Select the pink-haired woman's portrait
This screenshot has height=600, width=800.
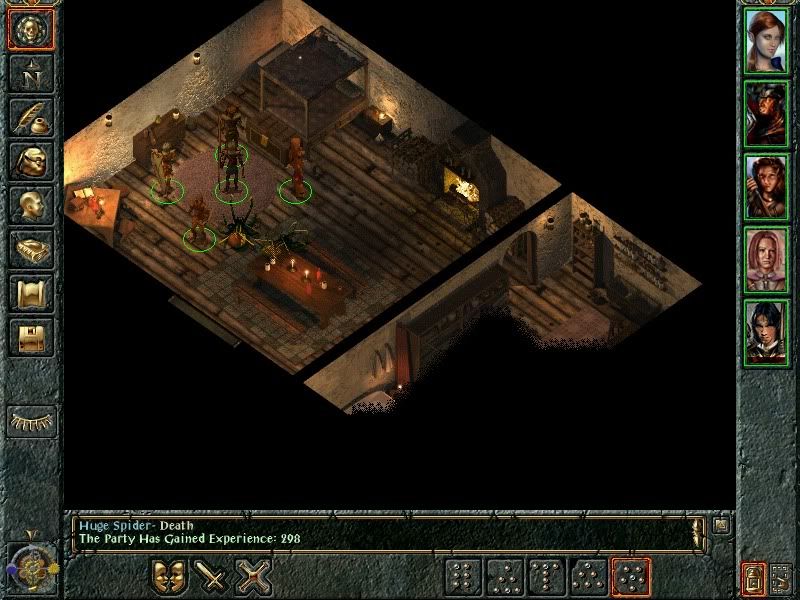pos(766,259)
